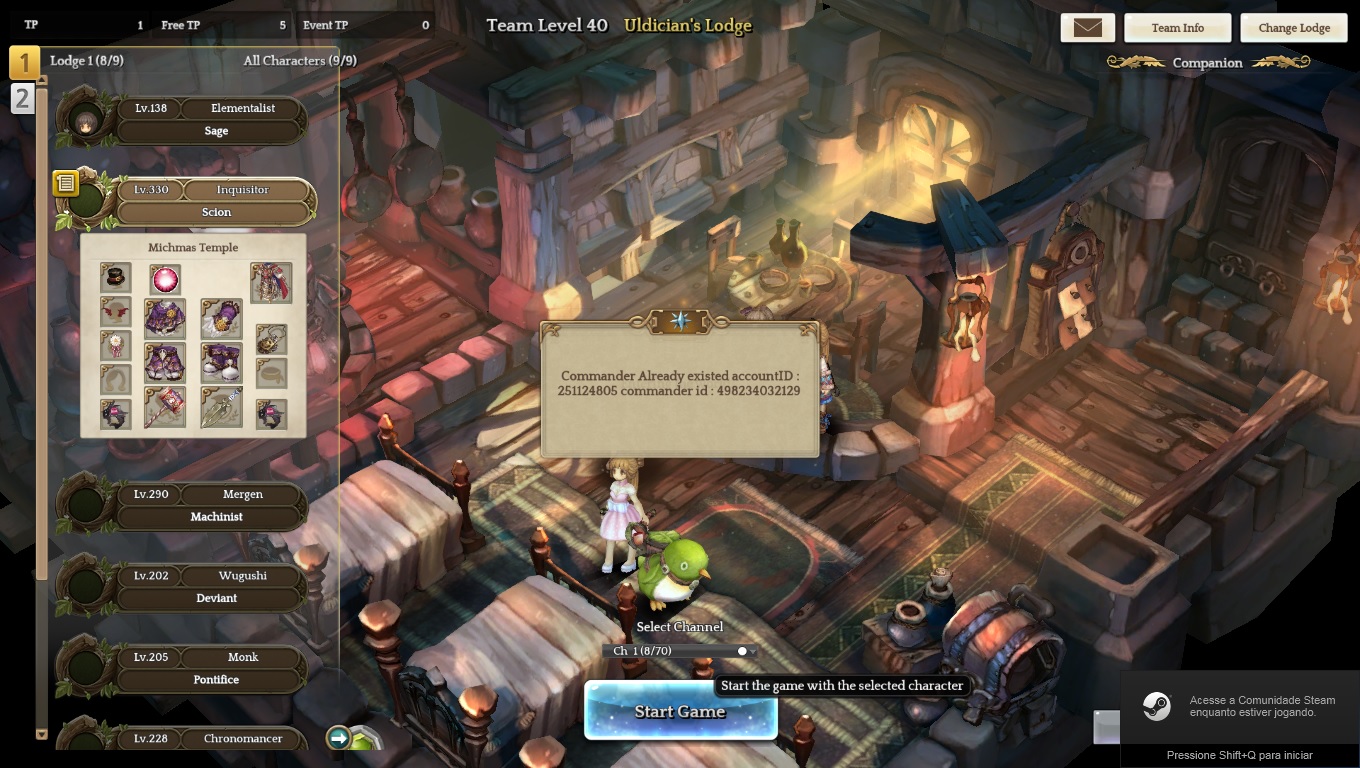Open Team Info panel

pyautogui.click(x=1177, y=28)
